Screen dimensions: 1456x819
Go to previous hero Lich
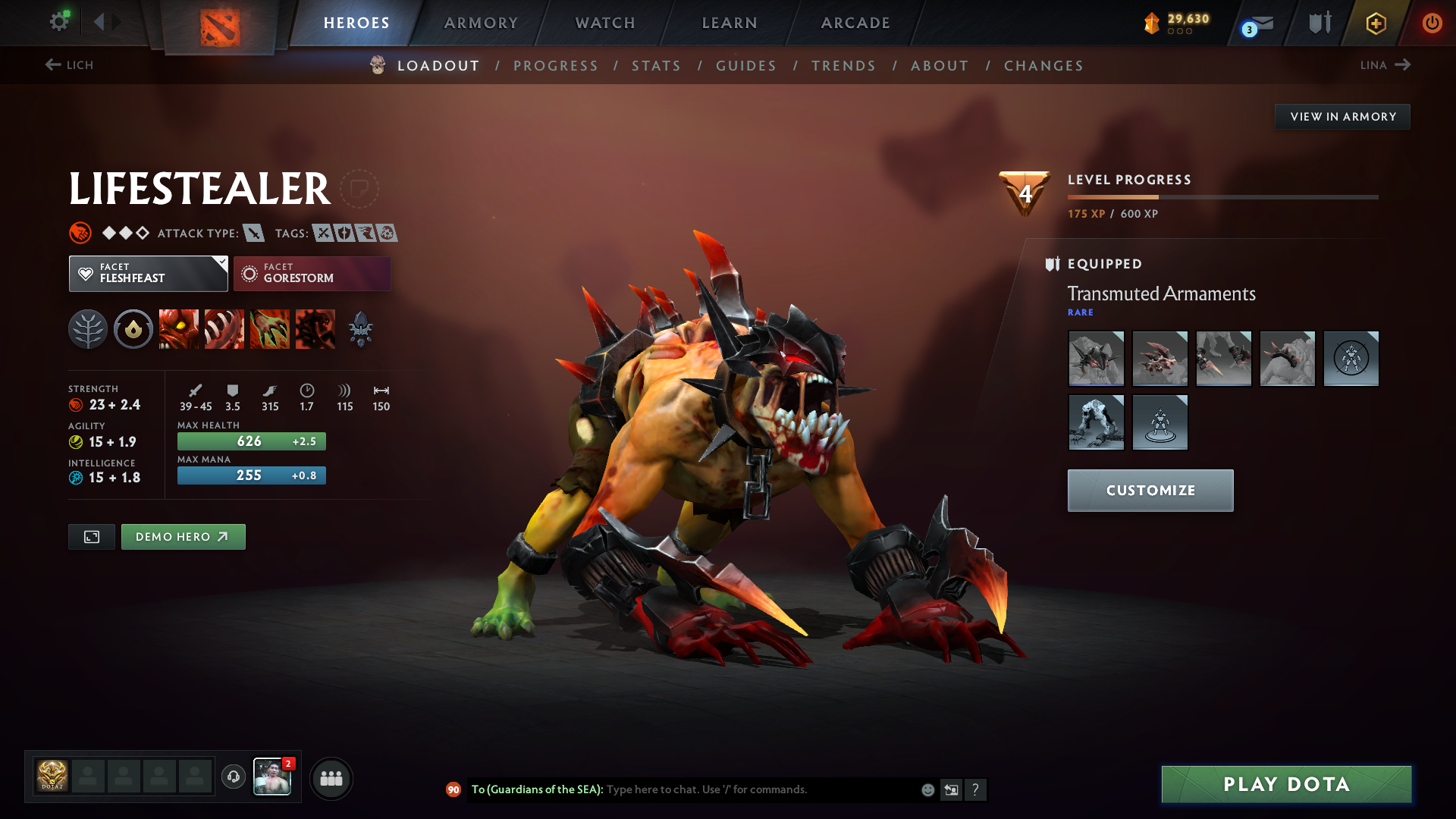point(69,65)
